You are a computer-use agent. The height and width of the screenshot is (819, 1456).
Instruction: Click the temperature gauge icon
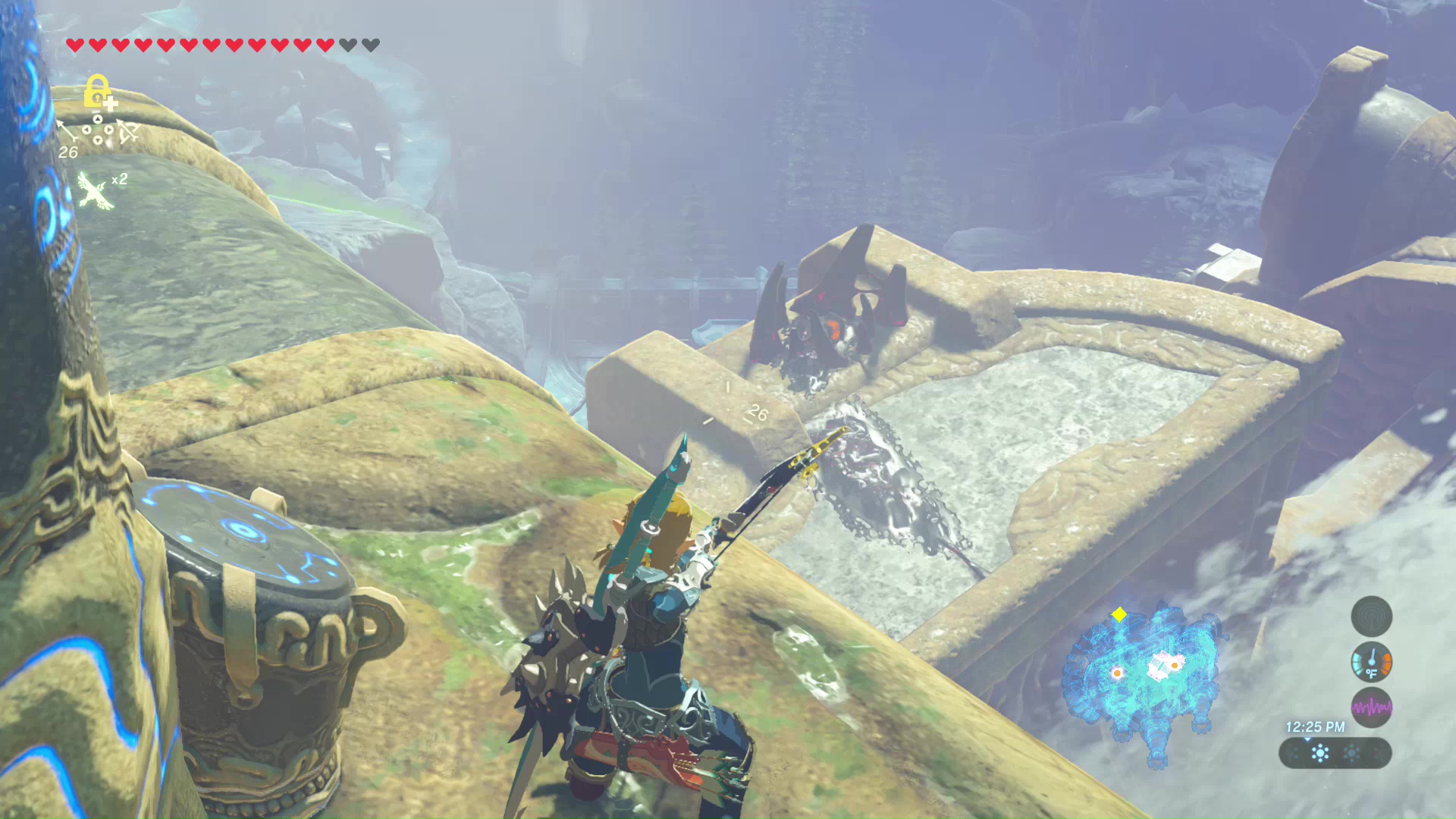(1371, 662)
